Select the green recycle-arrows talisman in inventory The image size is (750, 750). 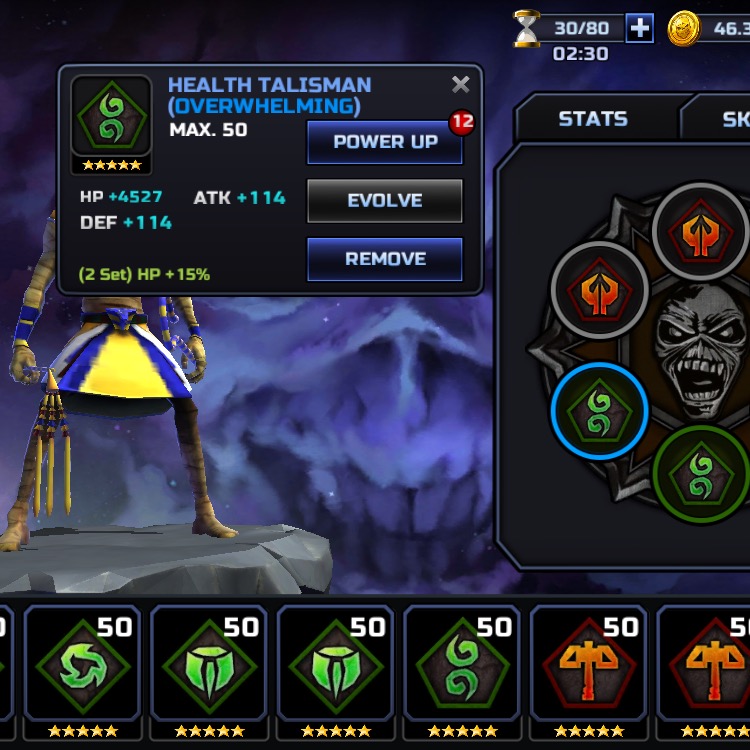83,670
